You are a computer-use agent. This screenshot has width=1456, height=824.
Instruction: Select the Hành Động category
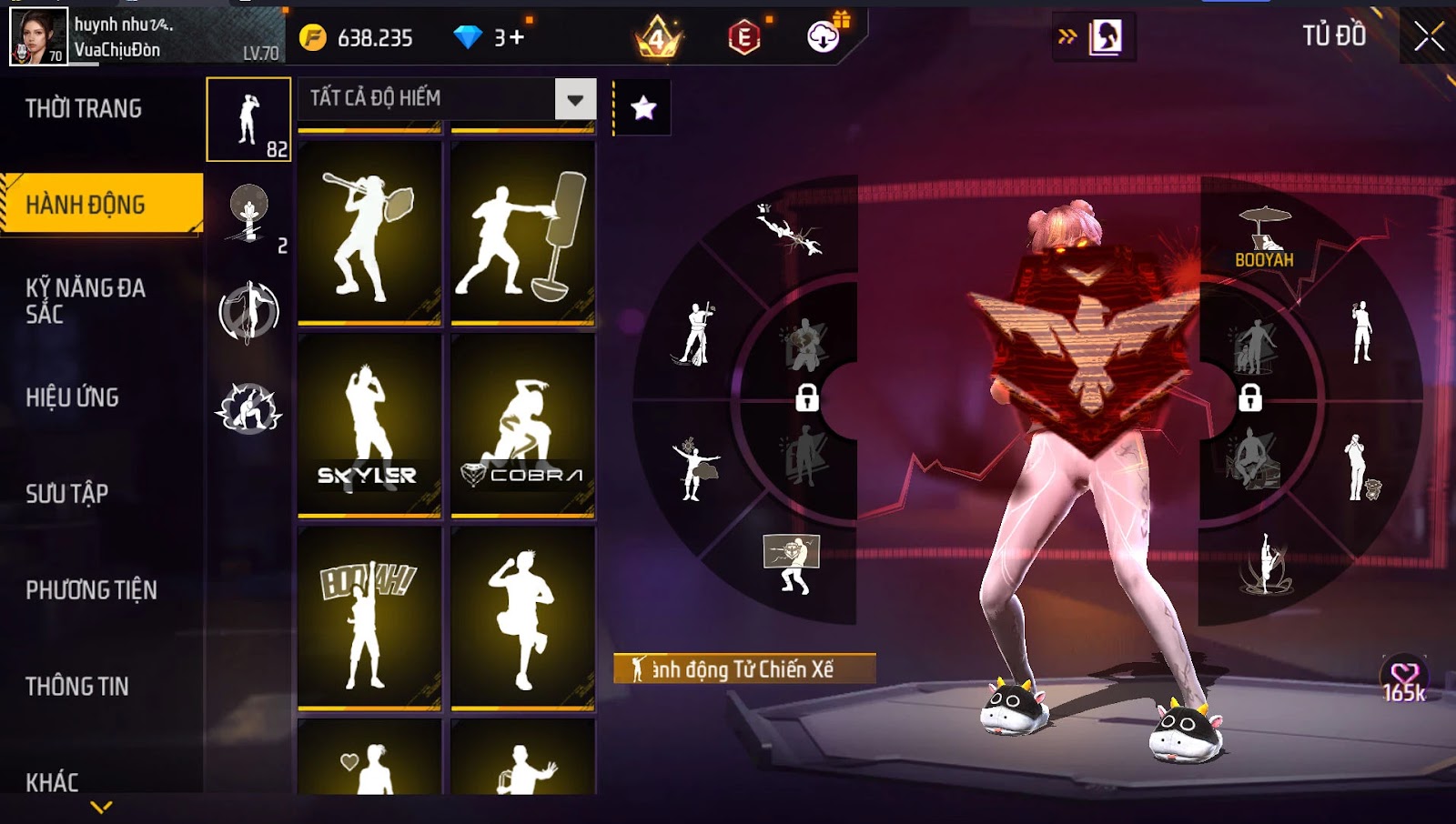[100, 205]
